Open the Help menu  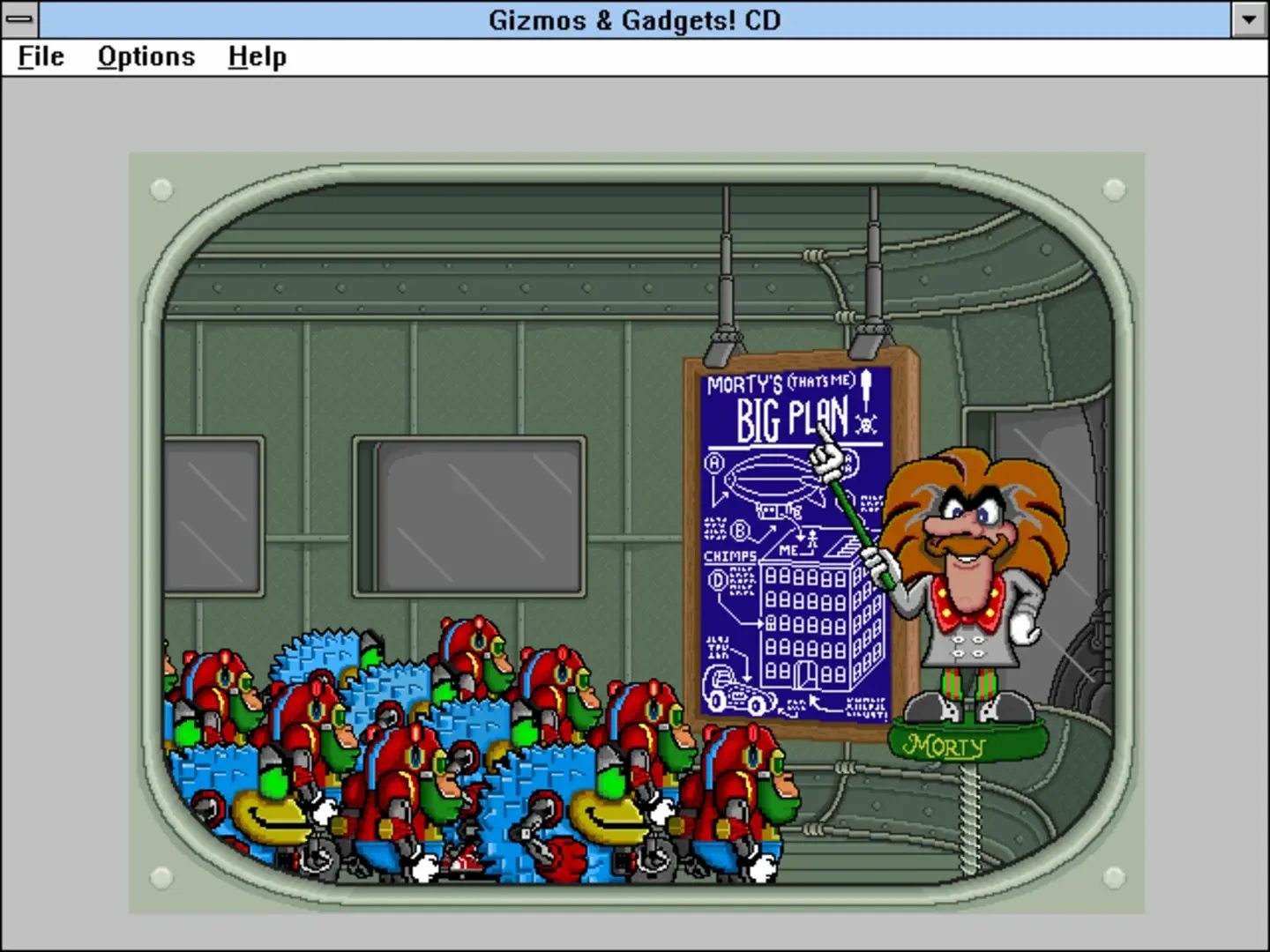point(257,56)
